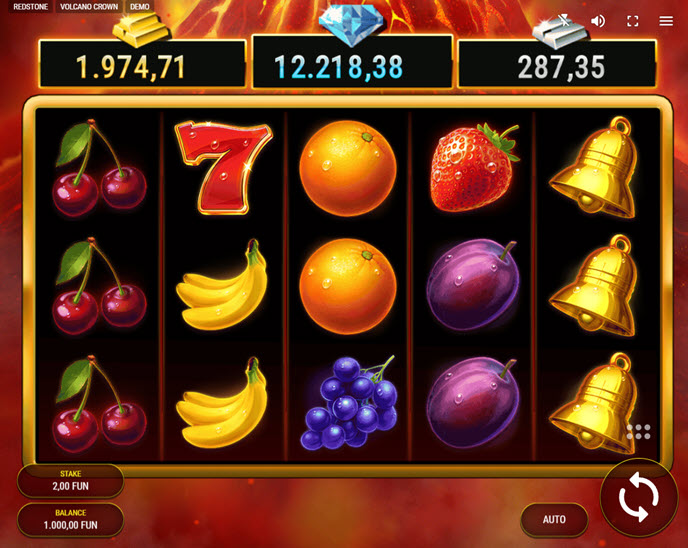Screen dimensions: 688x548
Task: Spin the reels with the circular arrows button
Action: coord(638,497)
